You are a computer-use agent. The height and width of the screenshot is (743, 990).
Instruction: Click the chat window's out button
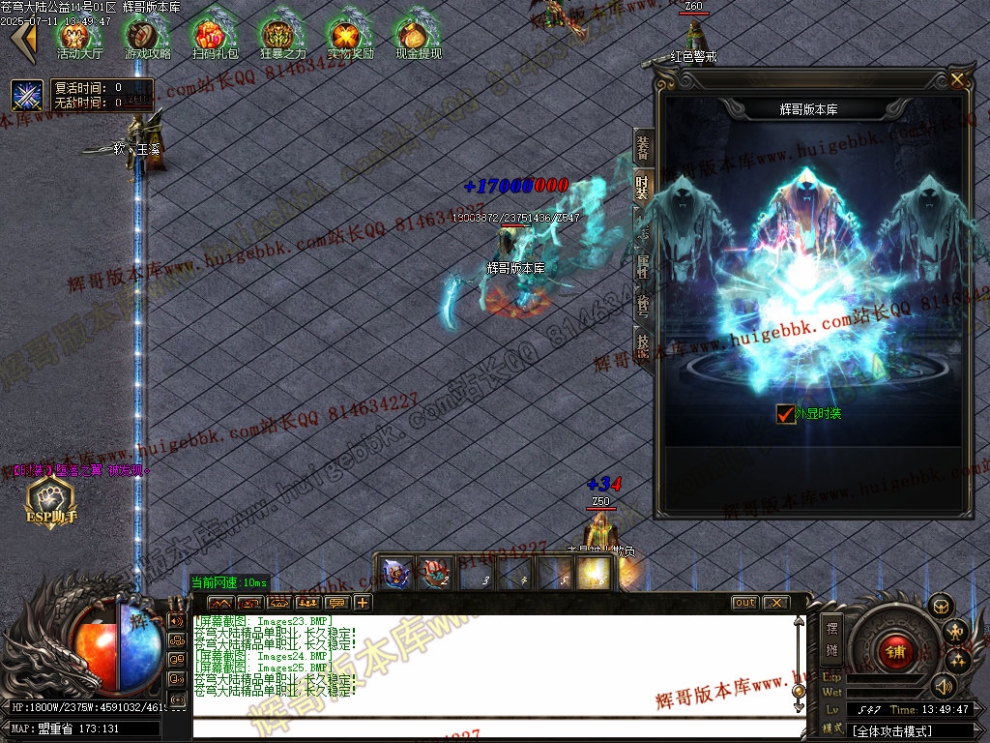click(744, 603)
